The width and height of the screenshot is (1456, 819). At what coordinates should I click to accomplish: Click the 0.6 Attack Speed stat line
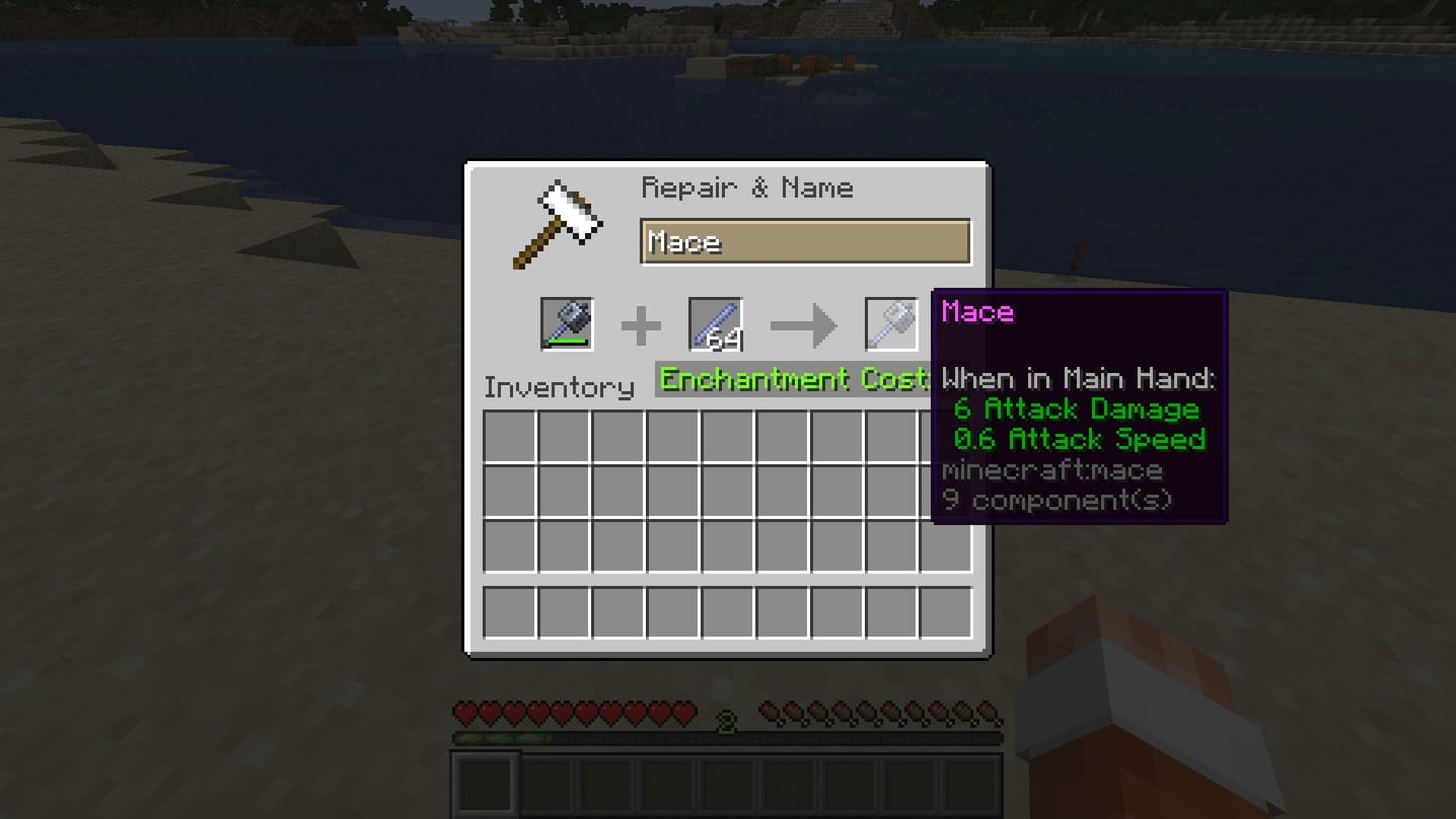pyautogui.click(x=1082, y=439)
